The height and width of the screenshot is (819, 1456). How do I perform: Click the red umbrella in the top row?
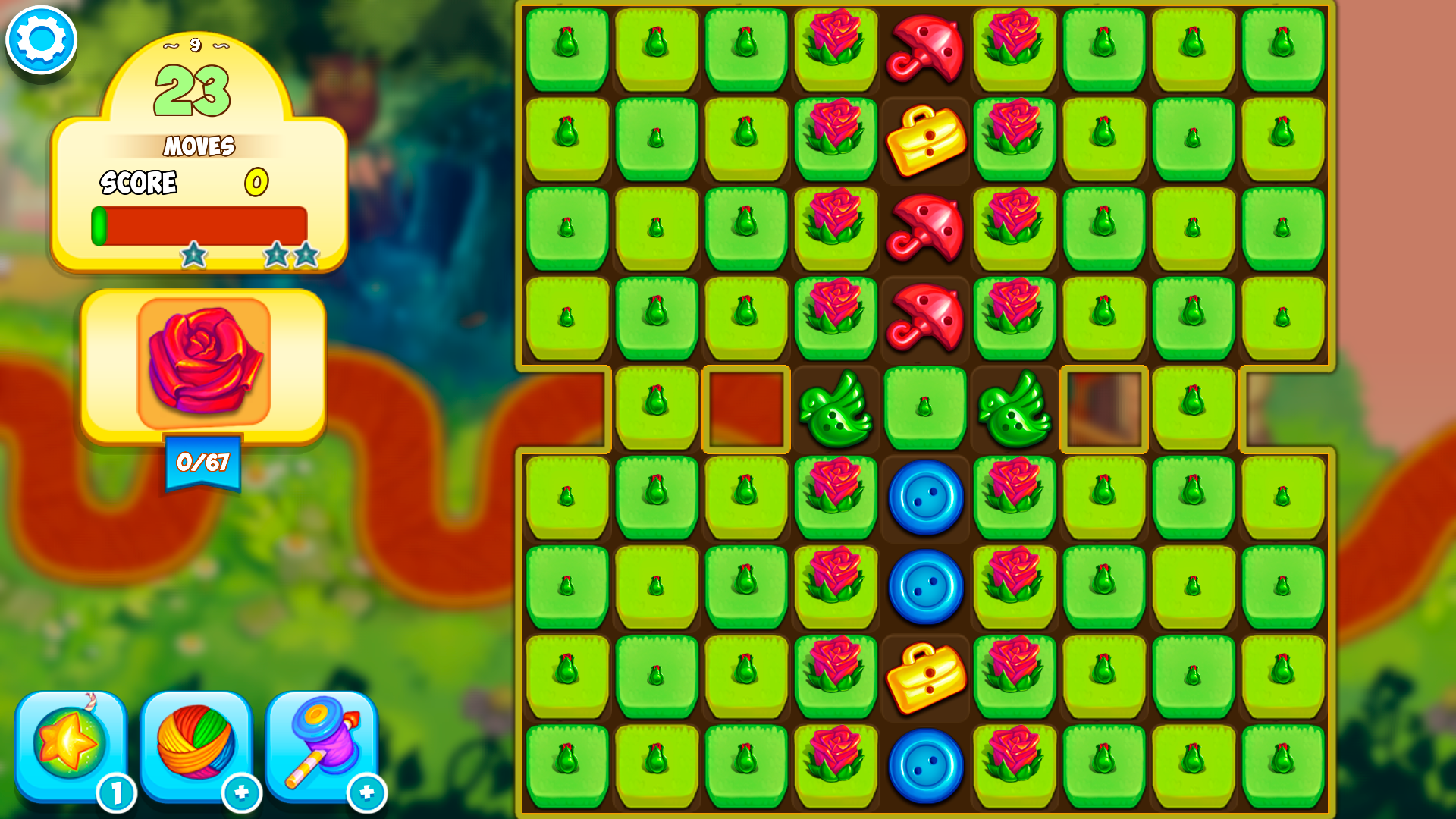click(924, 49)
